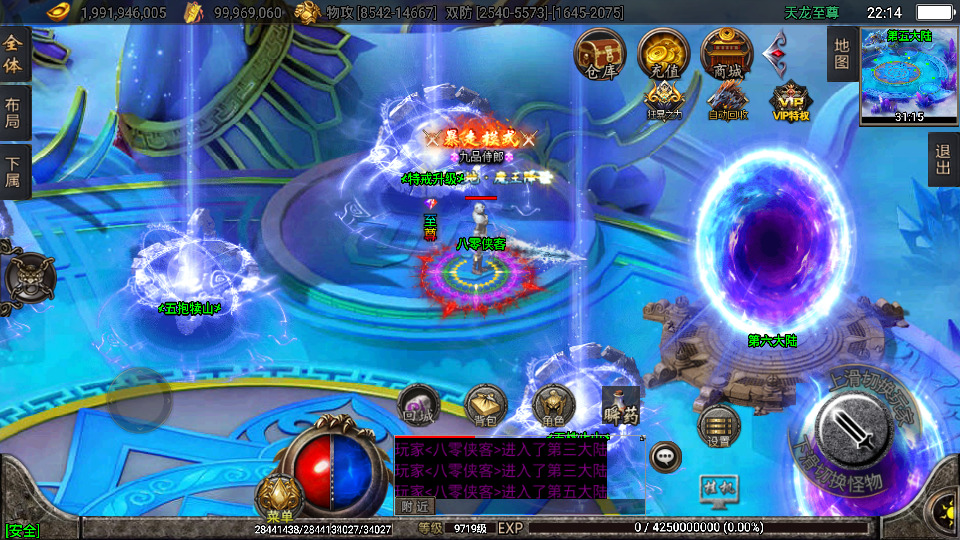
Task: Click the 第五大陆 minimap
Action: click(x=909, y=75)
